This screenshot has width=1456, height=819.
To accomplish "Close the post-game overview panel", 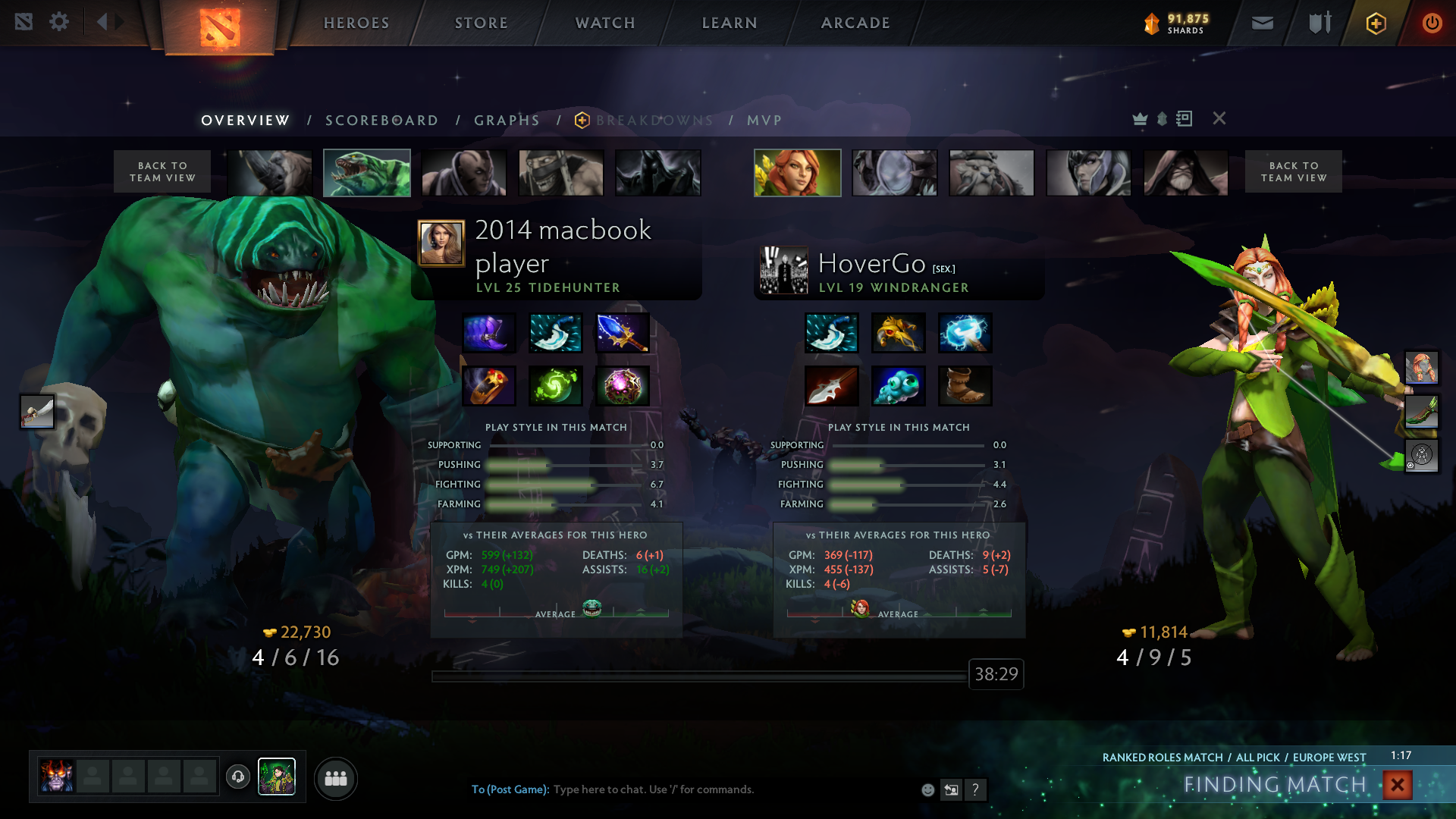I will click(1219, 118).
